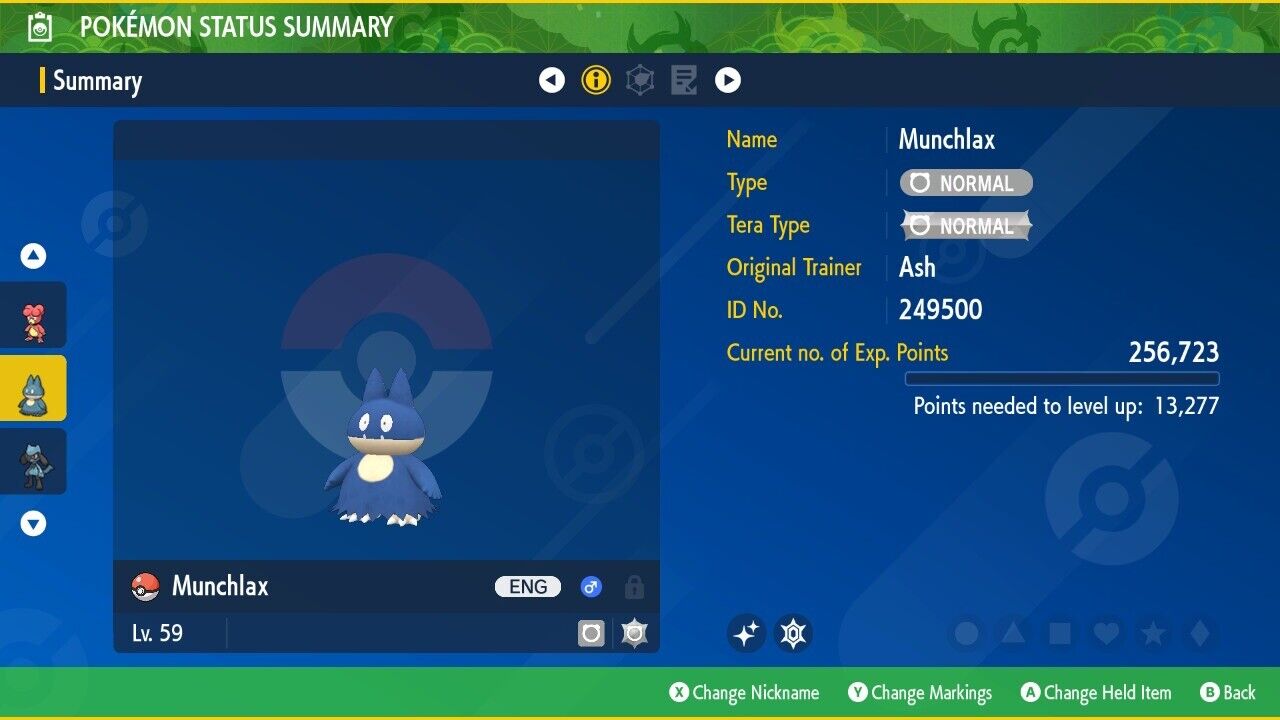1280x720 pixels.
Task: Toggle the triangle marking
Action: pyautogui.click(x=1013, y=633)
